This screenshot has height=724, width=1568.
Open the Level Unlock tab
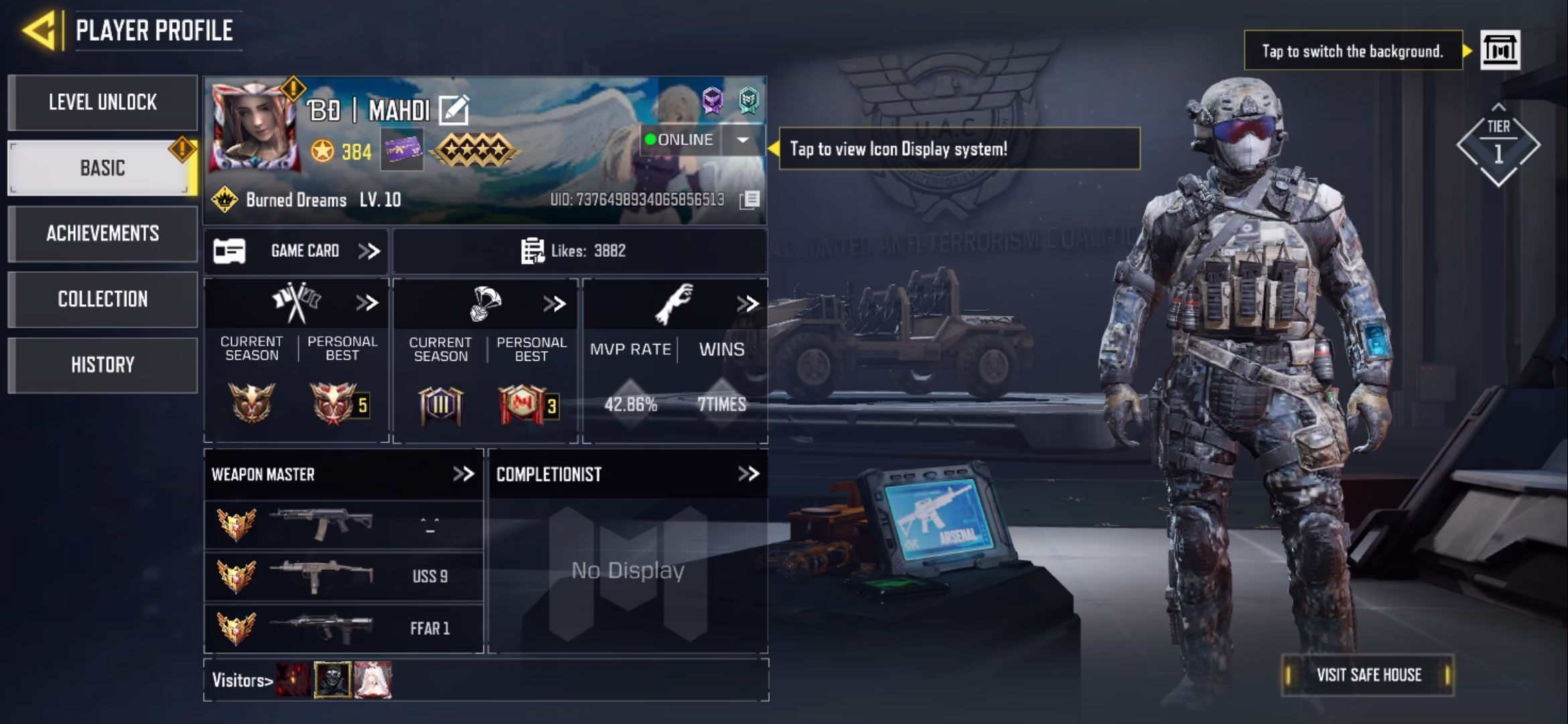coord(103,103)
